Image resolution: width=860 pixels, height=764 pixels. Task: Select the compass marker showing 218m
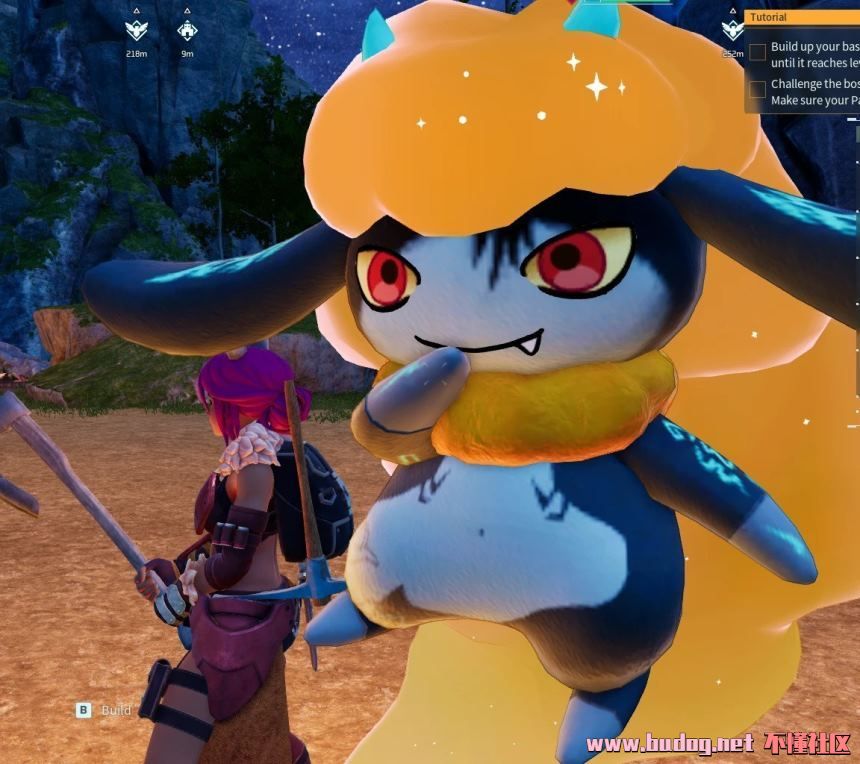[x=137, y=31]
